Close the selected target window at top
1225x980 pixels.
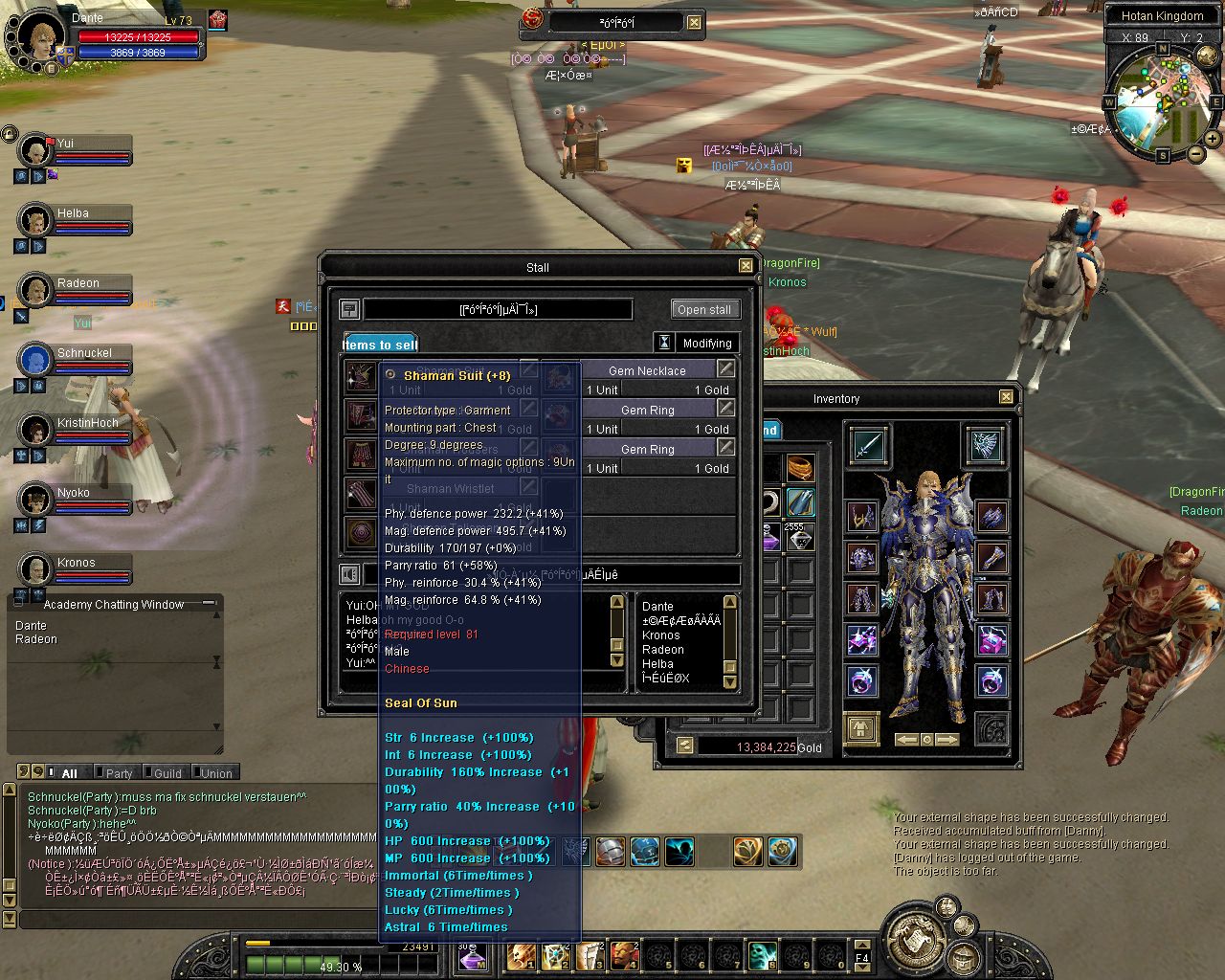click(x=694, y=23)
